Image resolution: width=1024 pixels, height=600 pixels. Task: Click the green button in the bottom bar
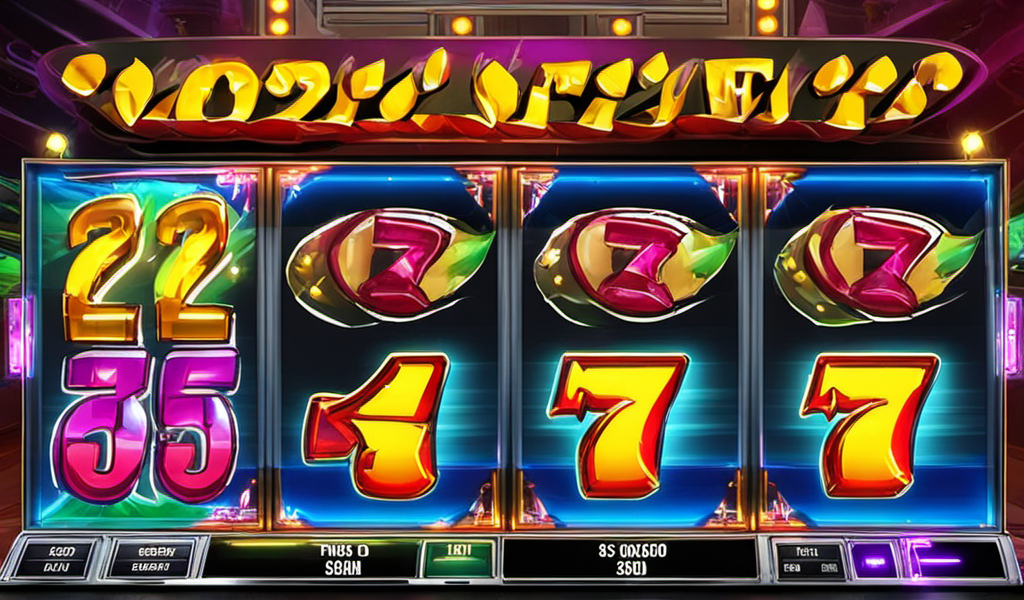point(457,558)
